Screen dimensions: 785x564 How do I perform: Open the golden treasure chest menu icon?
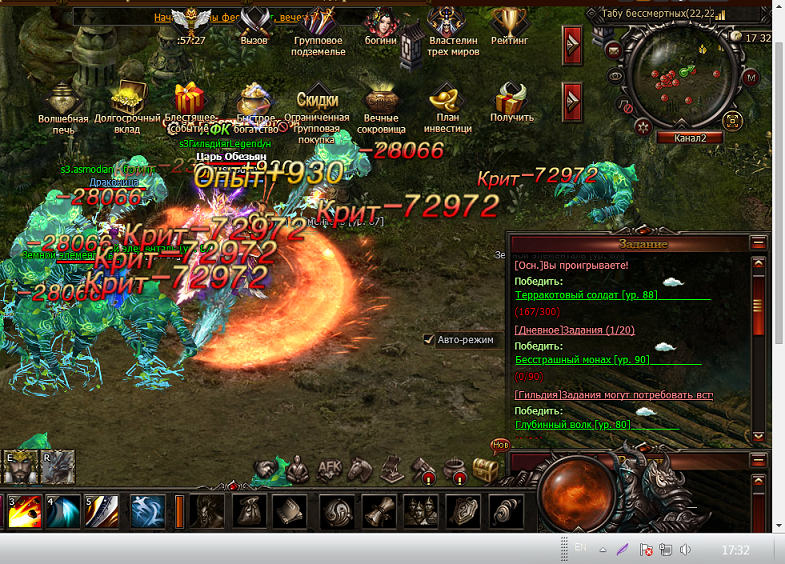[x=486, y=468]
